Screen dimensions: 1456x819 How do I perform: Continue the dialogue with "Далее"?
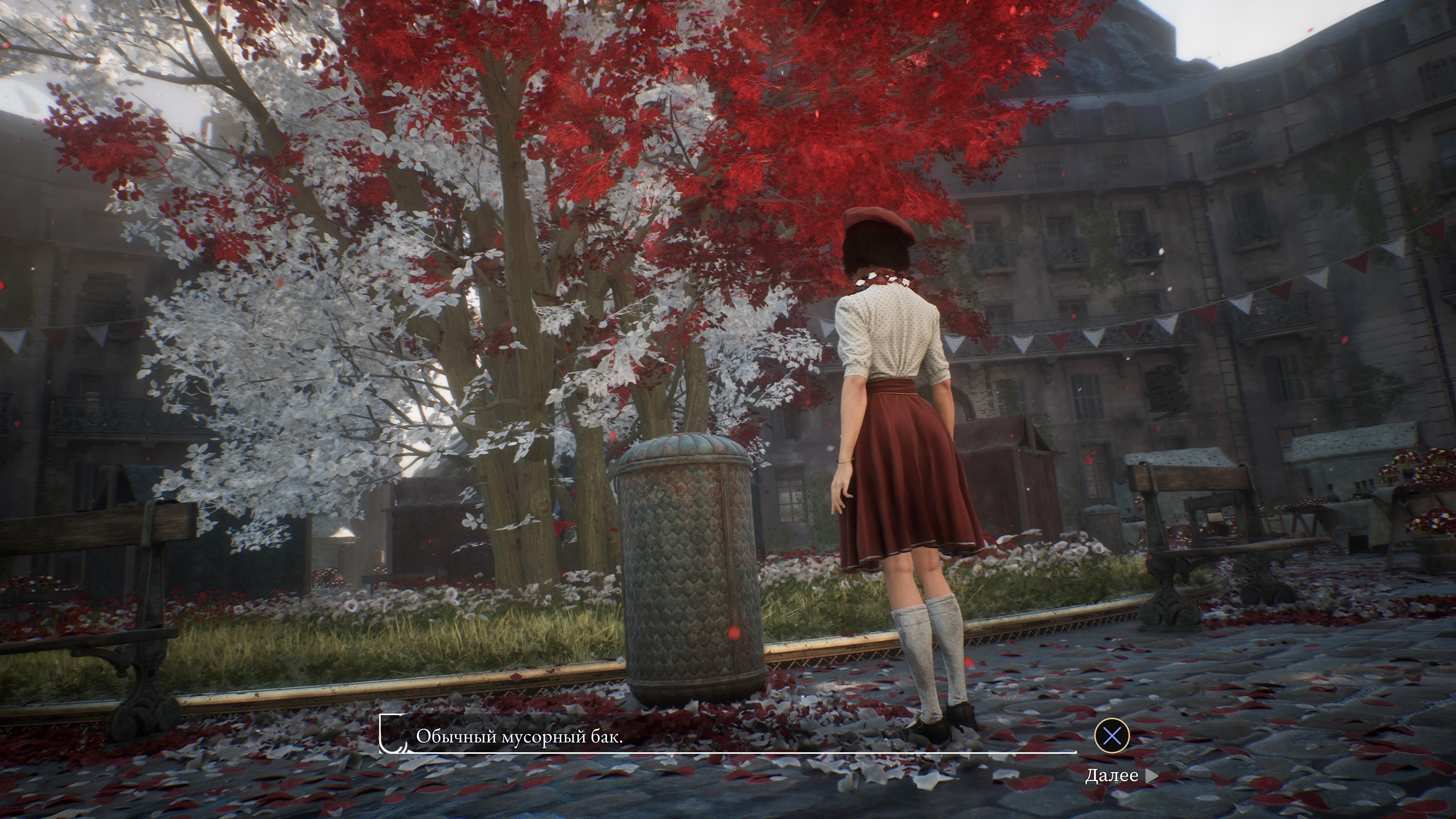tap(1120, 775)
